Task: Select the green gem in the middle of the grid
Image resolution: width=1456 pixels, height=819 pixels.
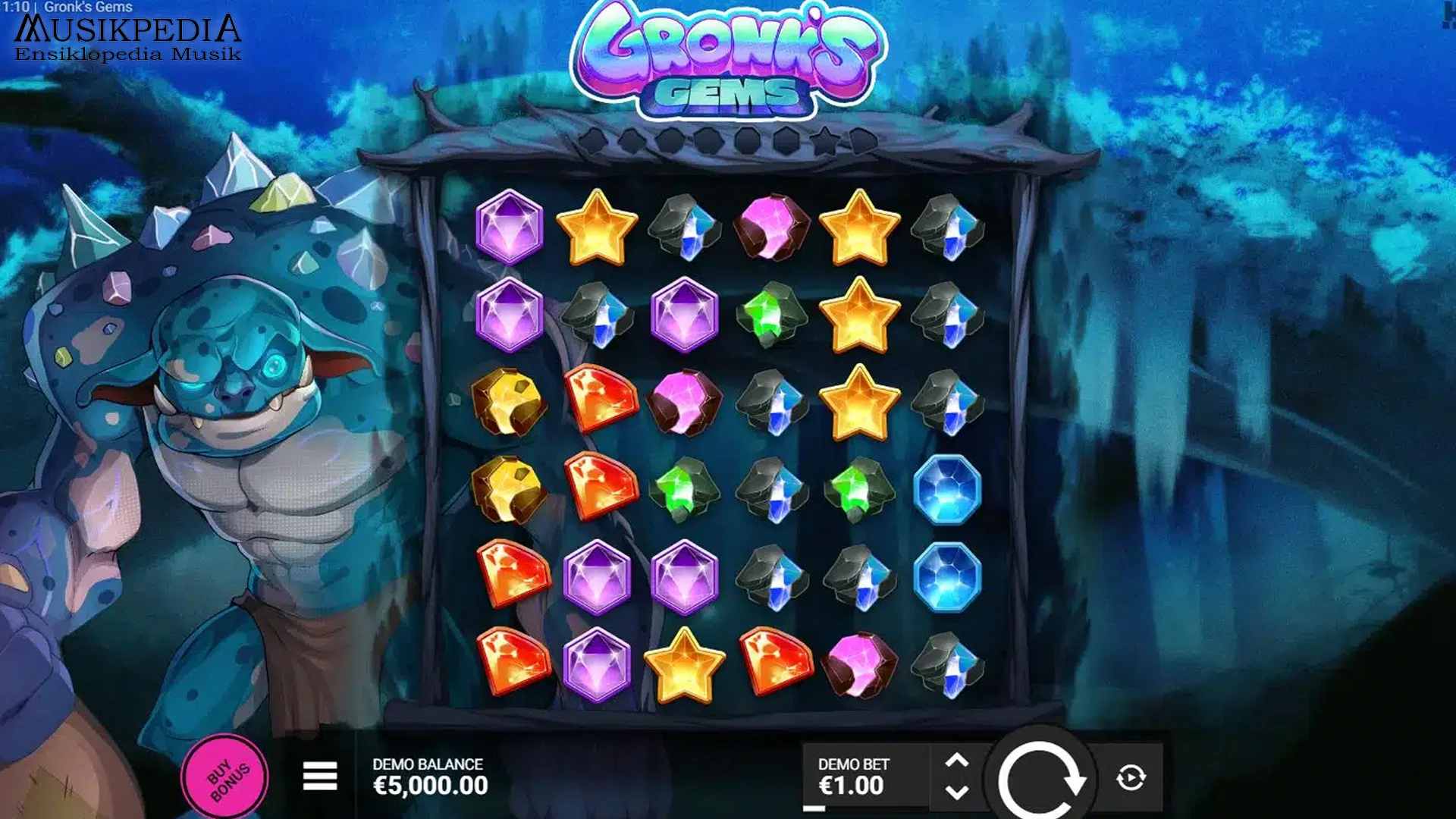Action: (685, 493)
